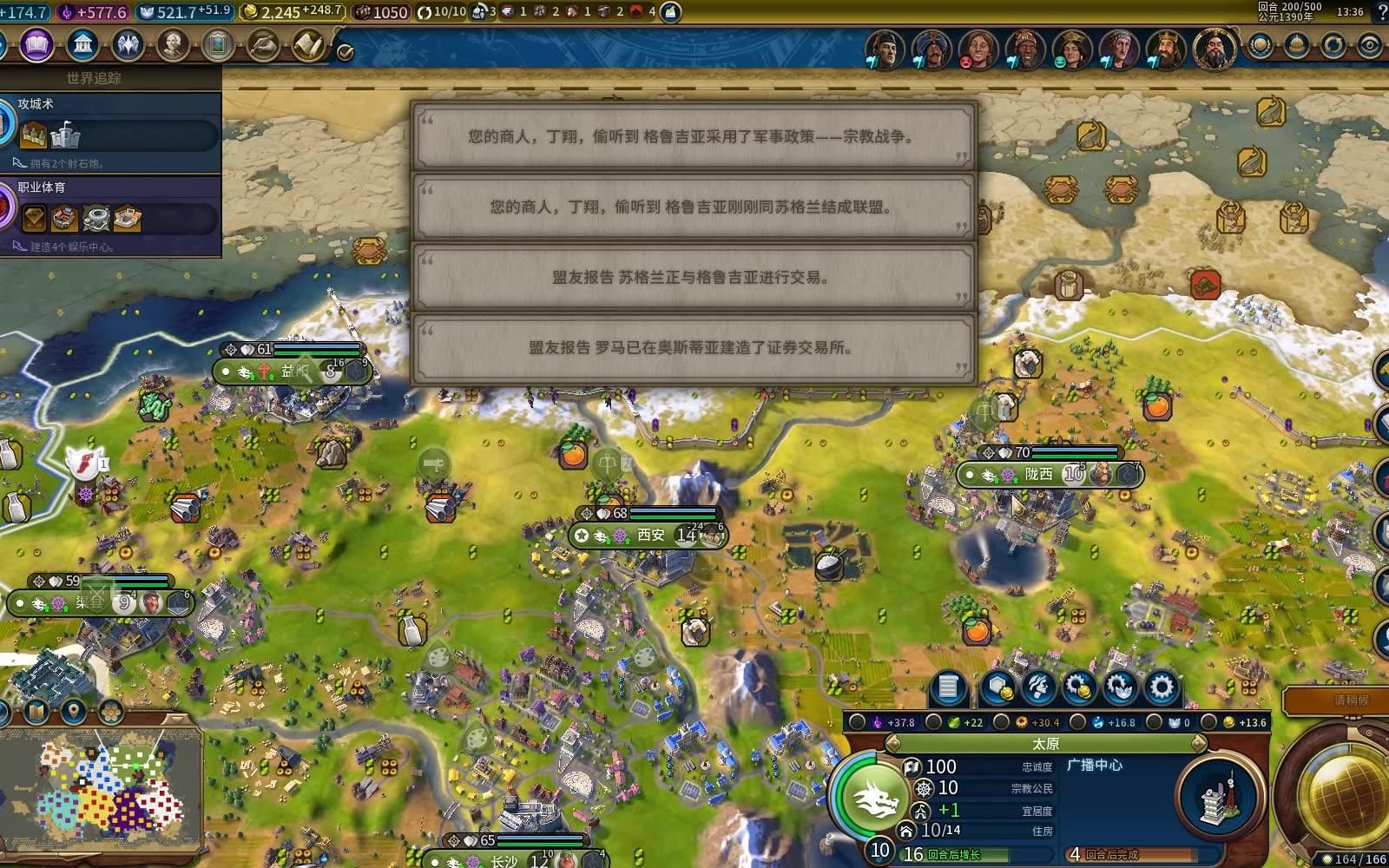This screenshot has width=1389, height=868.
Task: Open the Civilopedia via the question mark
Action: click(1381, 13)
